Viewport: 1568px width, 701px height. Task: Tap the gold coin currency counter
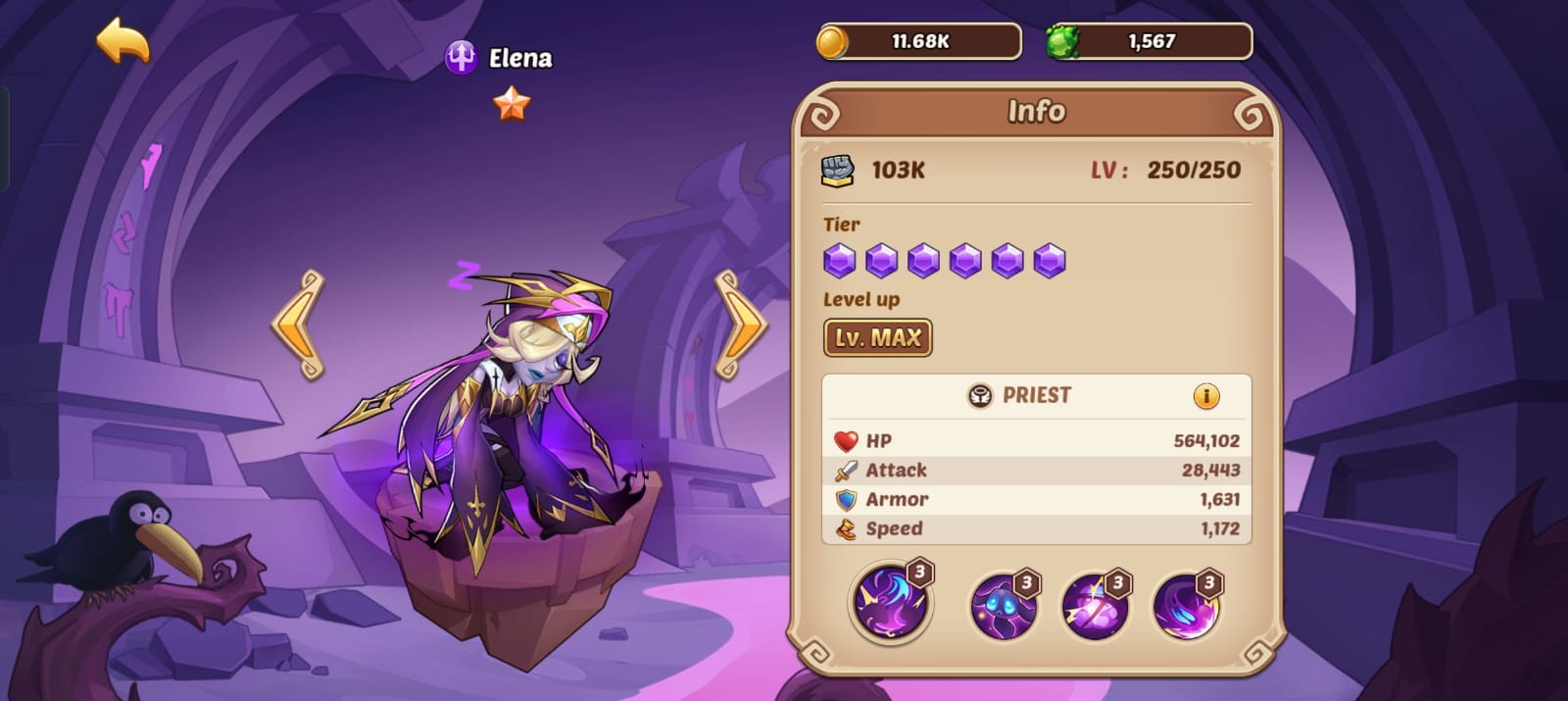(x=919, y=42)
